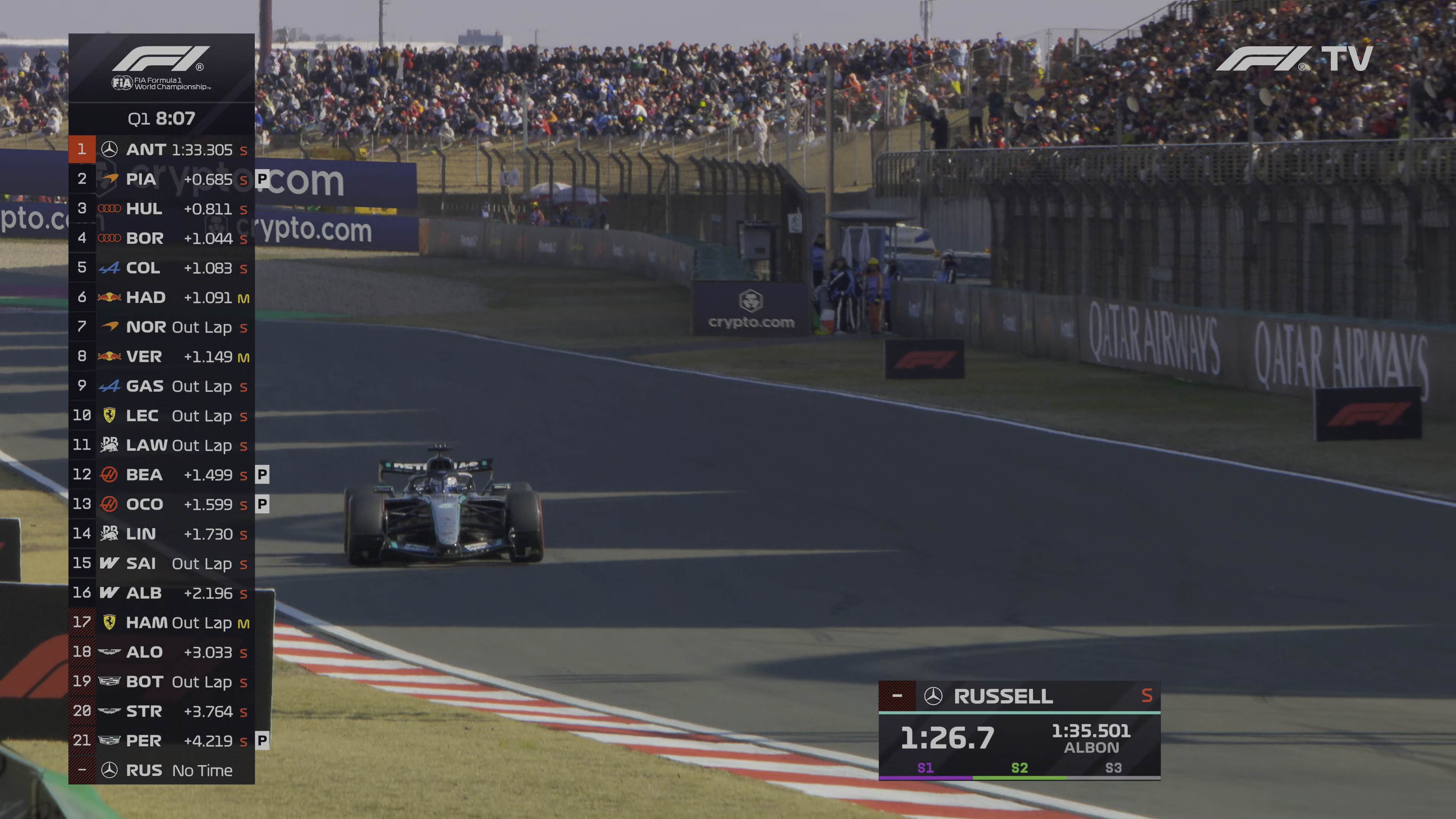Select ALO's timing row
This screenshot has width=1456, height=819.
point(162,652)
